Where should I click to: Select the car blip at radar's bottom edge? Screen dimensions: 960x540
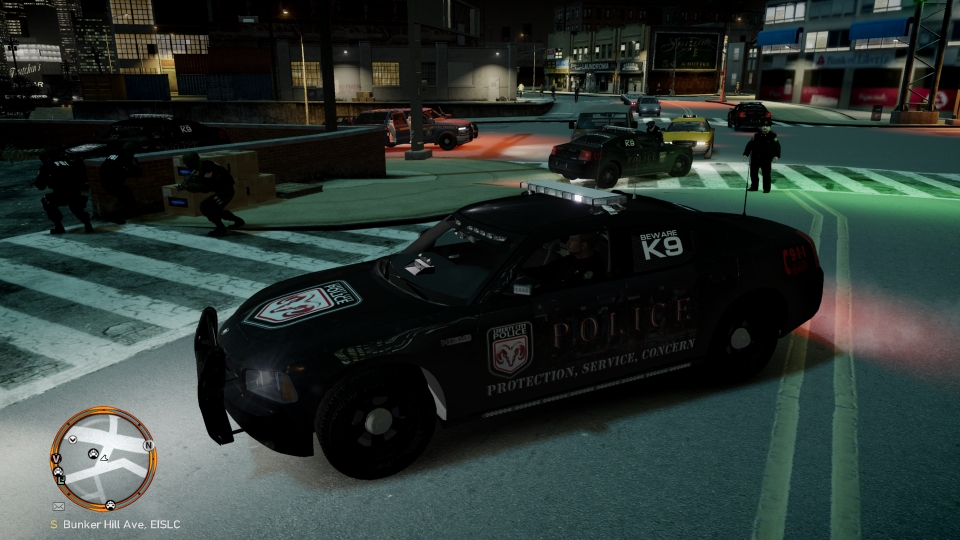point(110,504)
